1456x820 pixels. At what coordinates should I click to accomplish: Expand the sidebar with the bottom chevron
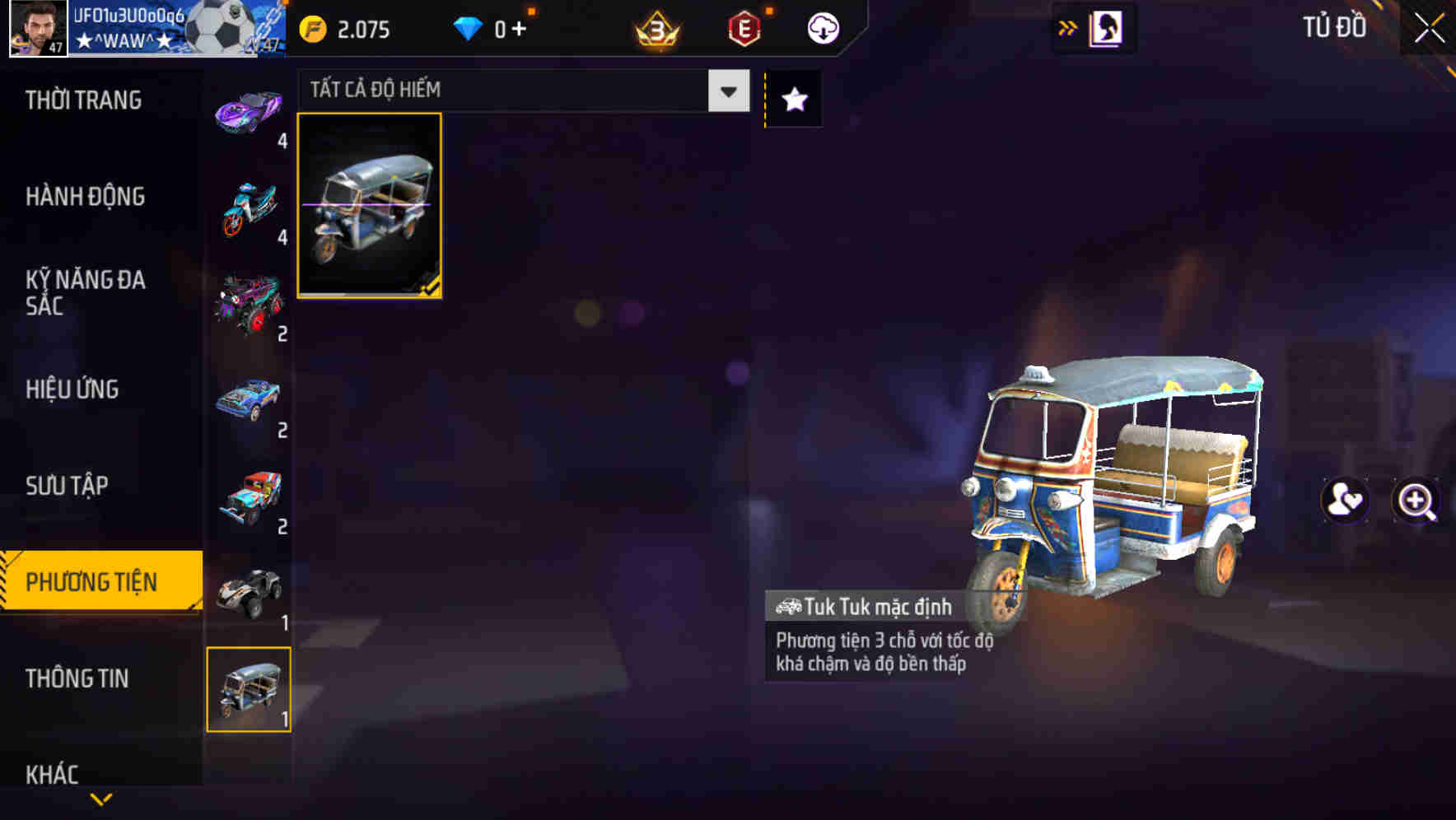pos(100,799)
